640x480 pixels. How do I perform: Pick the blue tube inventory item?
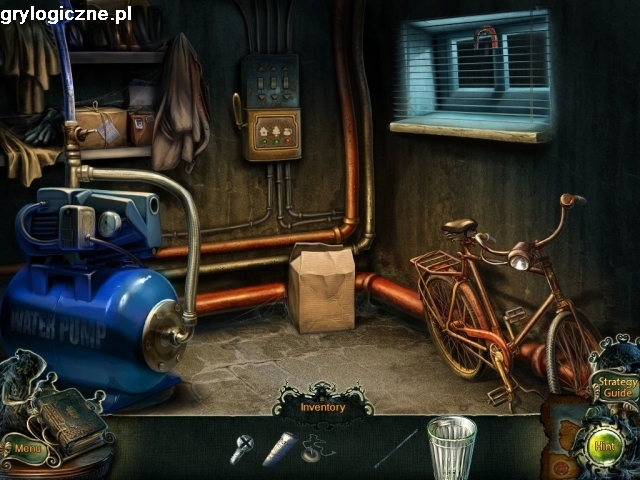[x=279, y=448]
